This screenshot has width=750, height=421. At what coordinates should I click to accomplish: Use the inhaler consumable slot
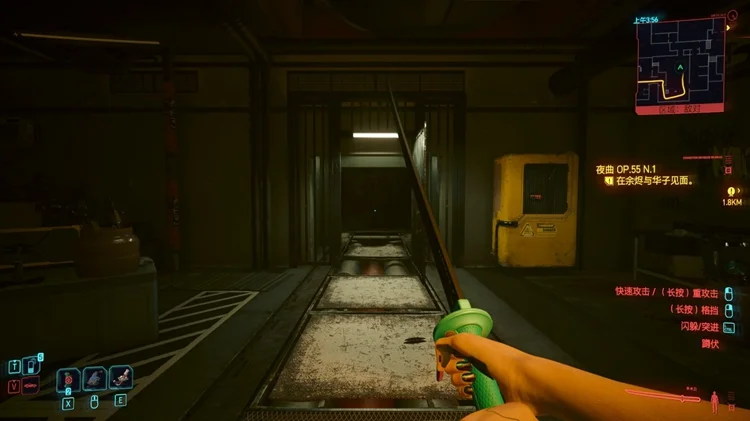point(121,379)
